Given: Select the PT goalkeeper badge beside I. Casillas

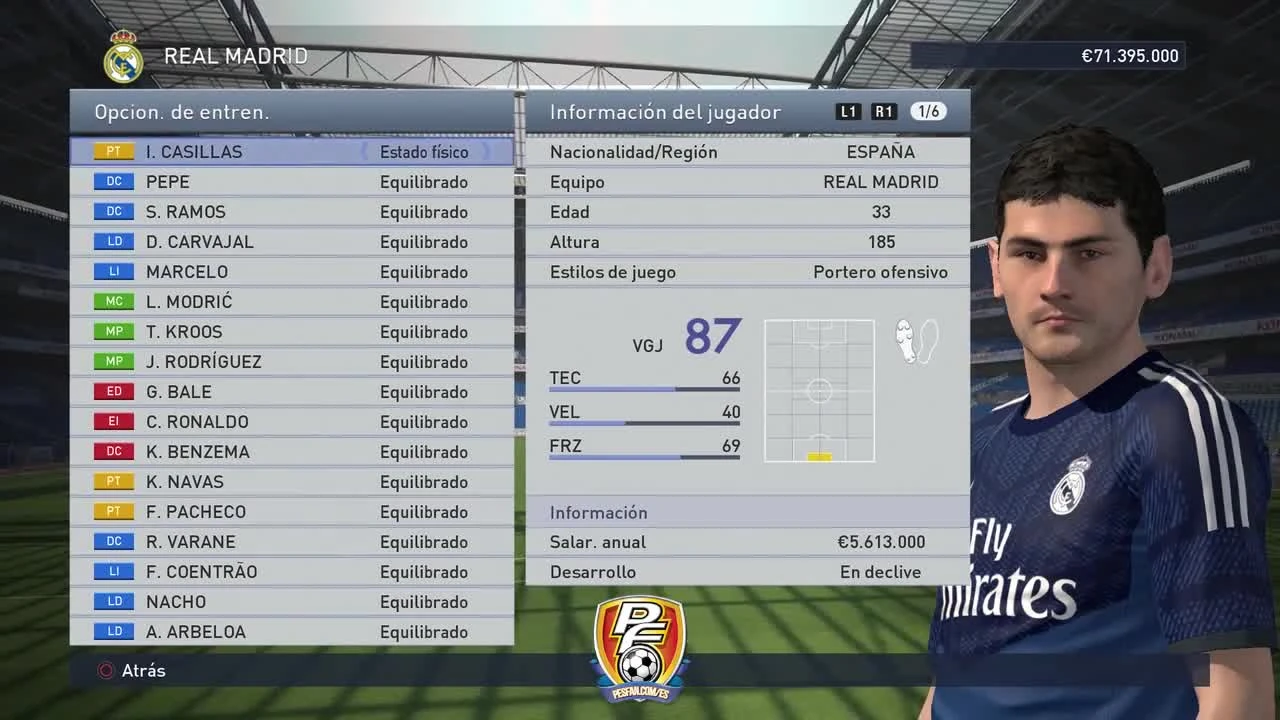Looking at the screenshot, I should coord(113,151).
